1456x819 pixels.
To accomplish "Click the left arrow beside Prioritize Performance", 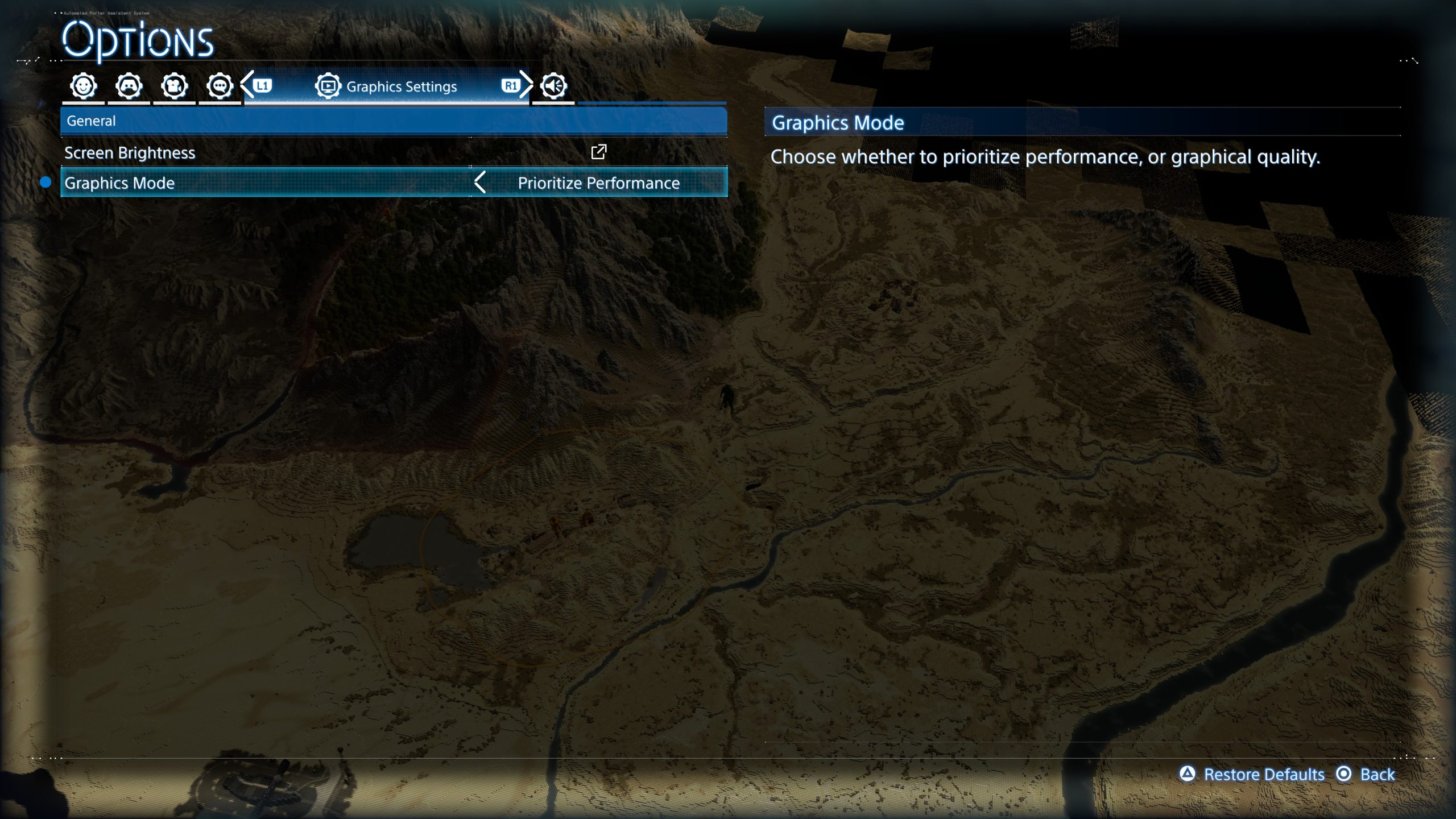I will pos(480,183).
